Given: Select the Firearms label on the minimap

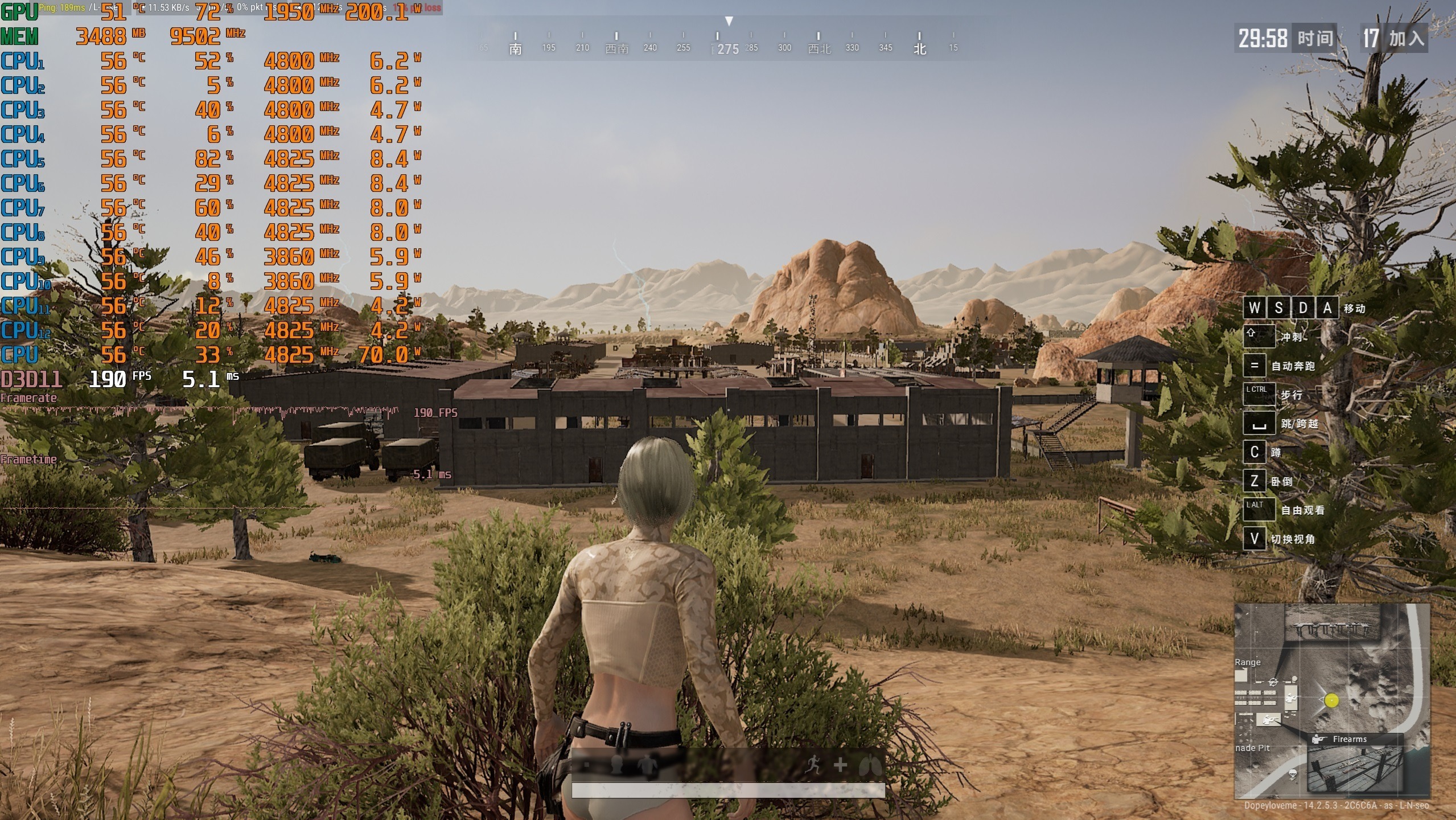Looking at the screenshot, I should 1349,739.
